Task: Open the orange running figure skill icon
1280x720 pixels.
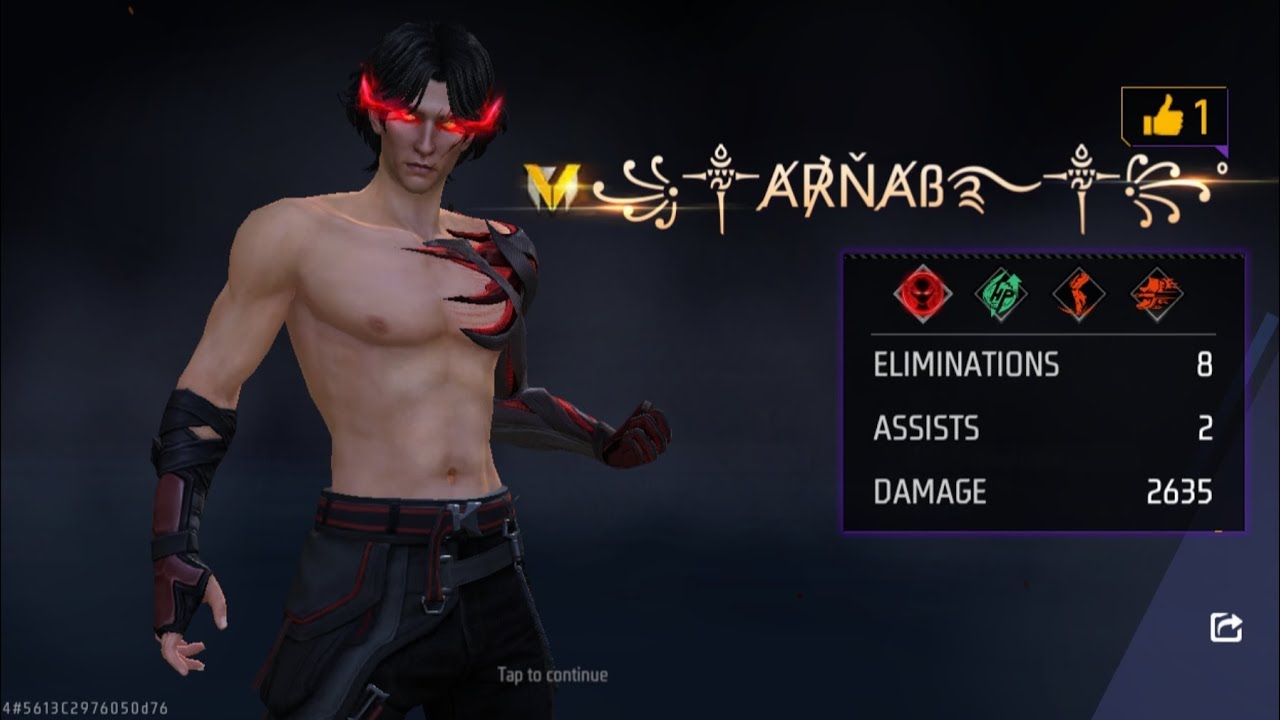Action: (x=1157, y=295)
